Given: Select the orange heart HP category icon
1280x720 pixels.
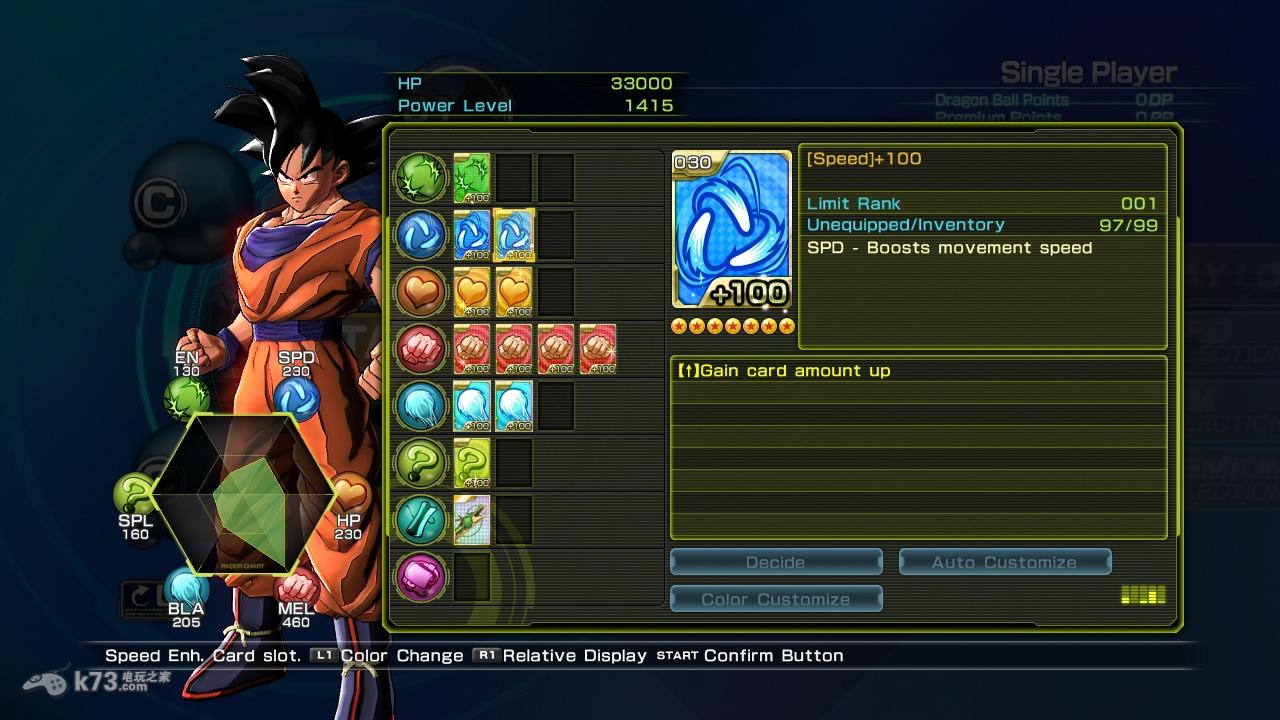Looking at the screenshot, I should point(421,292).
